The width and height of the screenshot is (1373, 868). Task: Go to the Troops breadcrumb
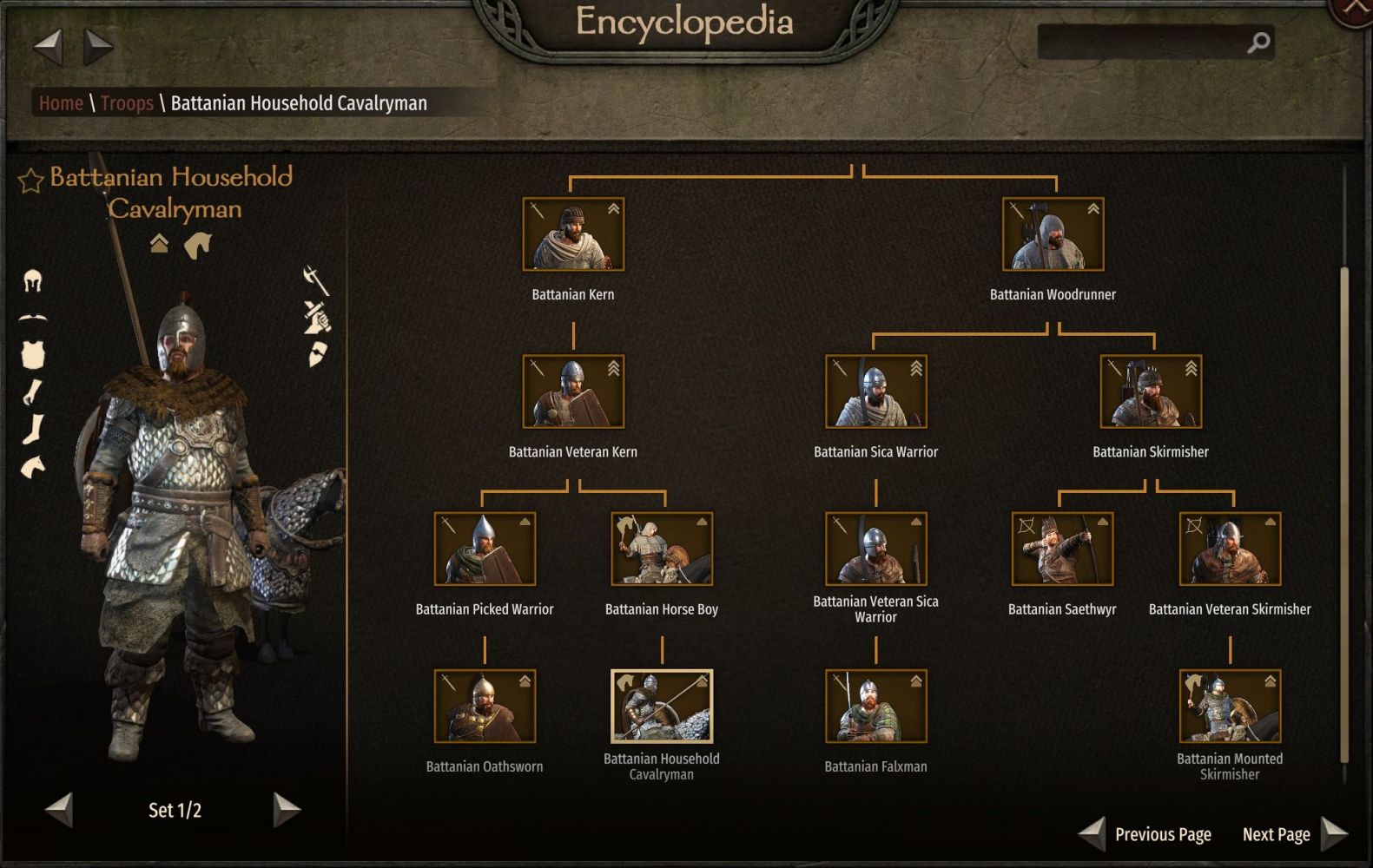coord(127,103)
